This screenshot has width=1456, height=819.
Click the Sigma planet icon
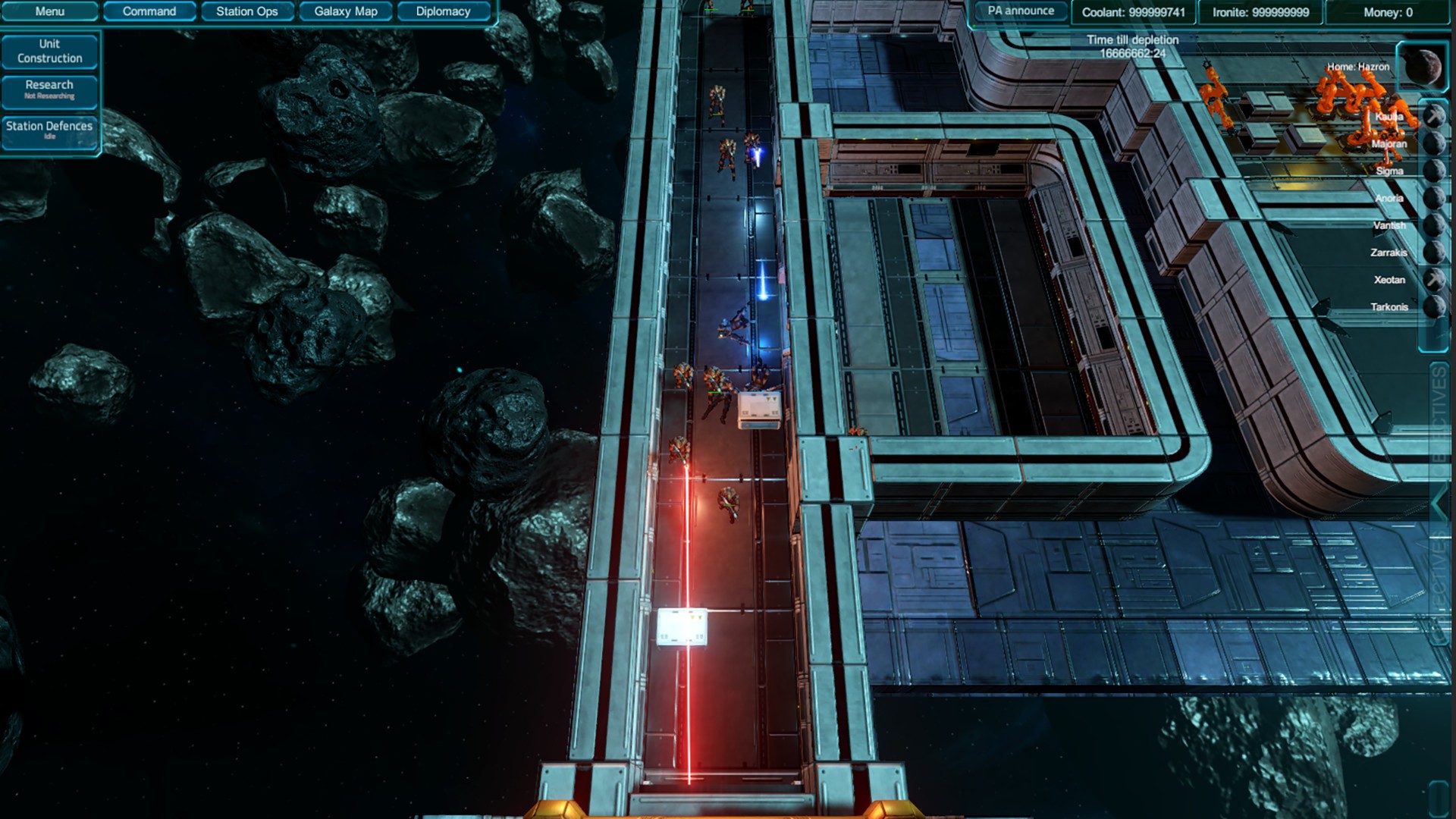(x=1436, y=170)
